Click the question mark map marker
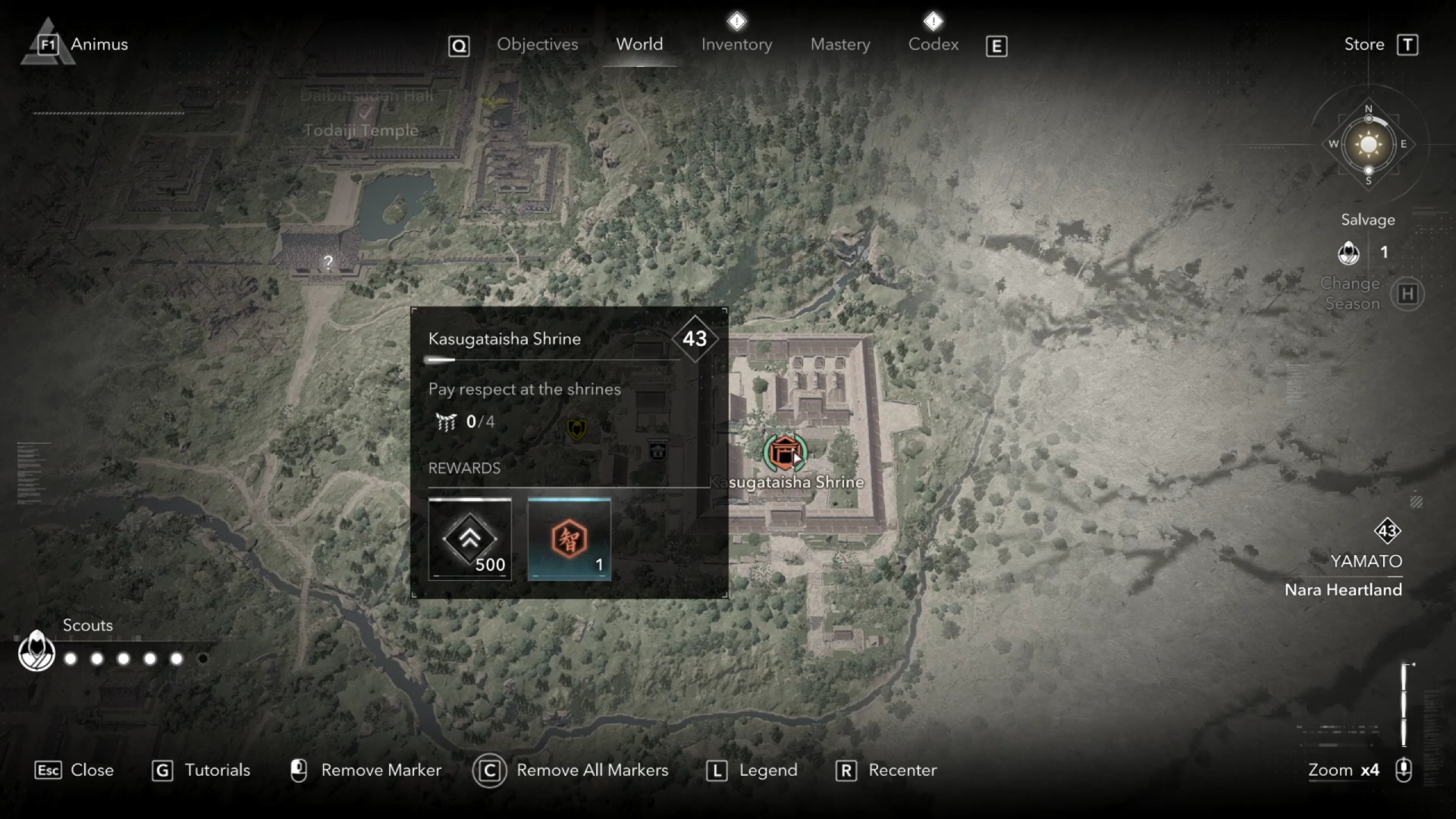 point(328,262)
